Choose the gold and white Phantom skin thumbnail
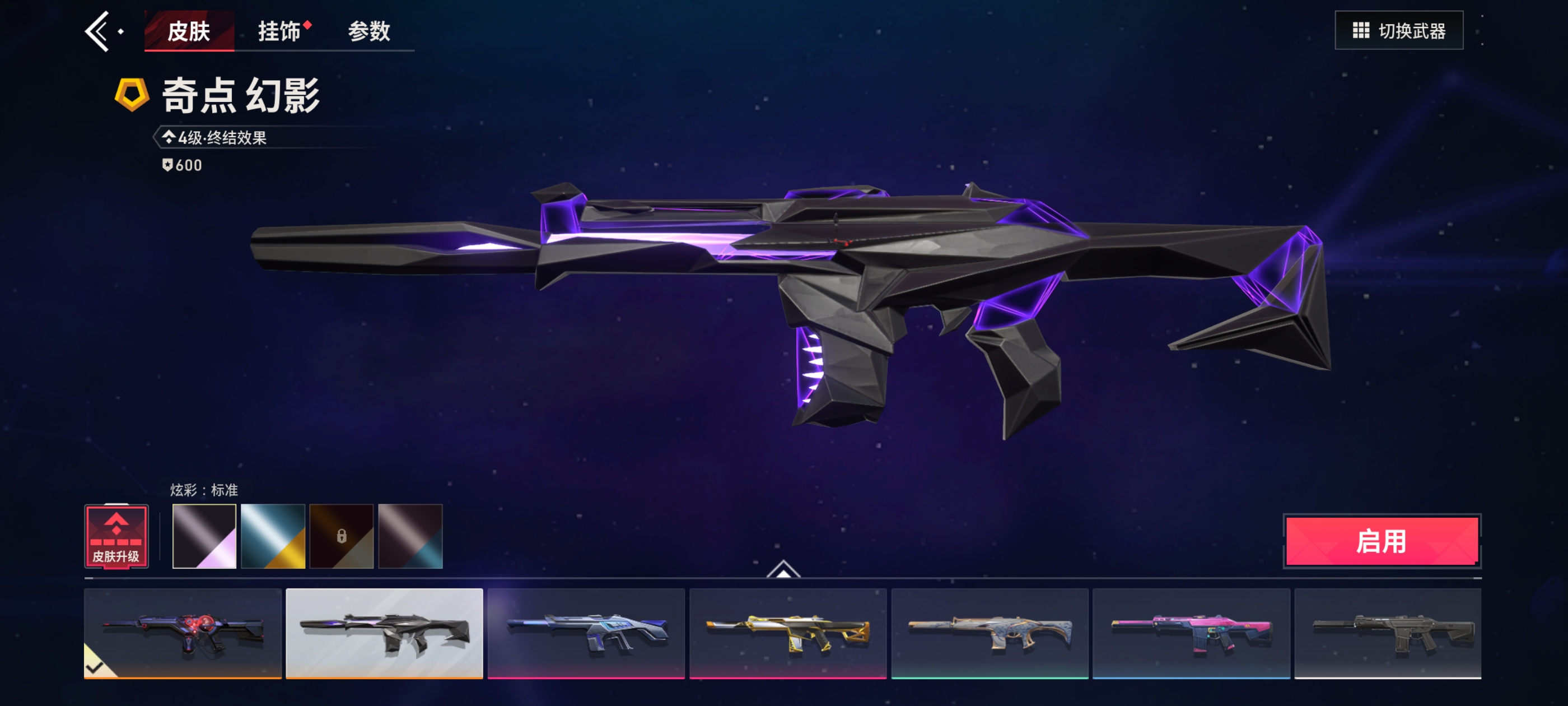1568x706 pixels. click(x=788, y=633)
